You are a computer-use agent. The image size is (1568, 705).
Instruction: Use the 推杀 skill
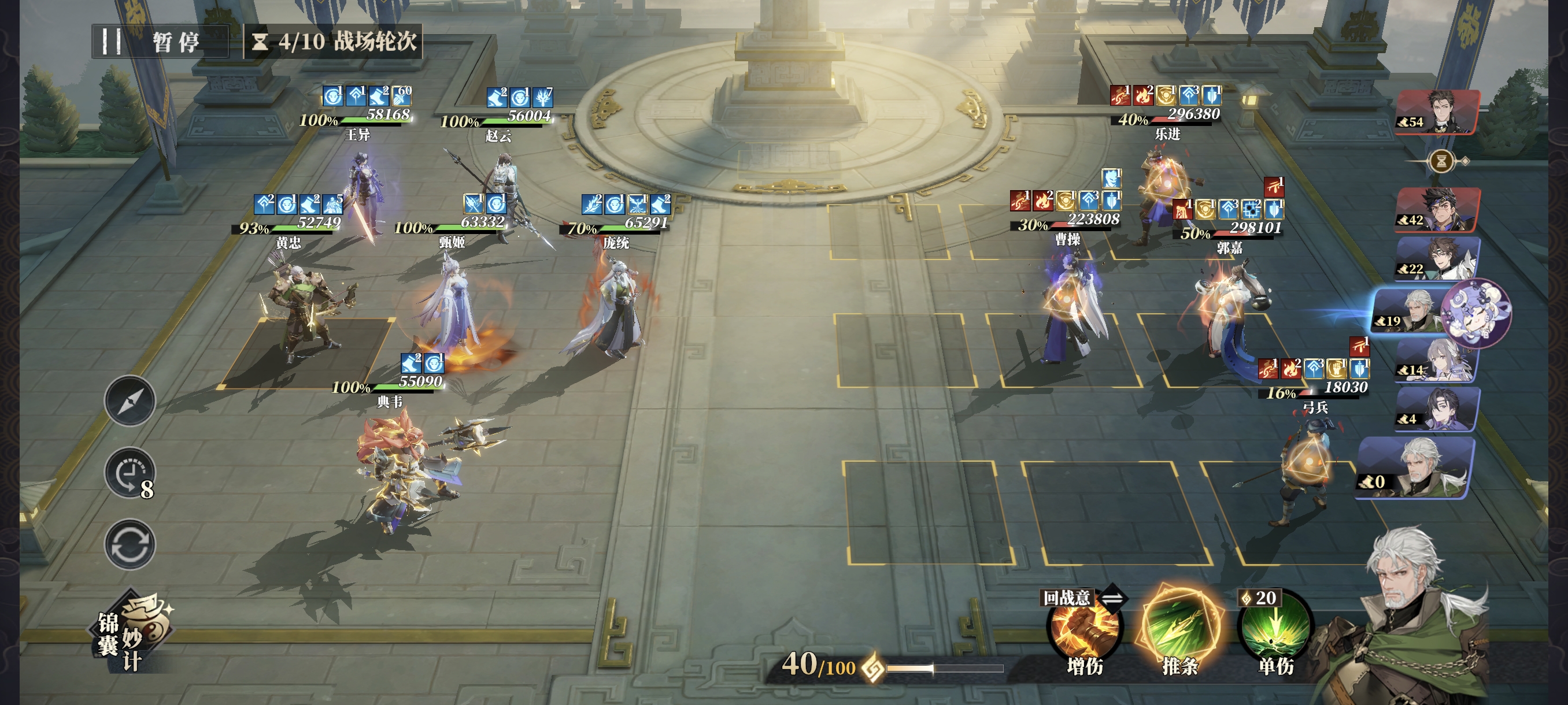pyautogui.click(x=1179, y=629)
